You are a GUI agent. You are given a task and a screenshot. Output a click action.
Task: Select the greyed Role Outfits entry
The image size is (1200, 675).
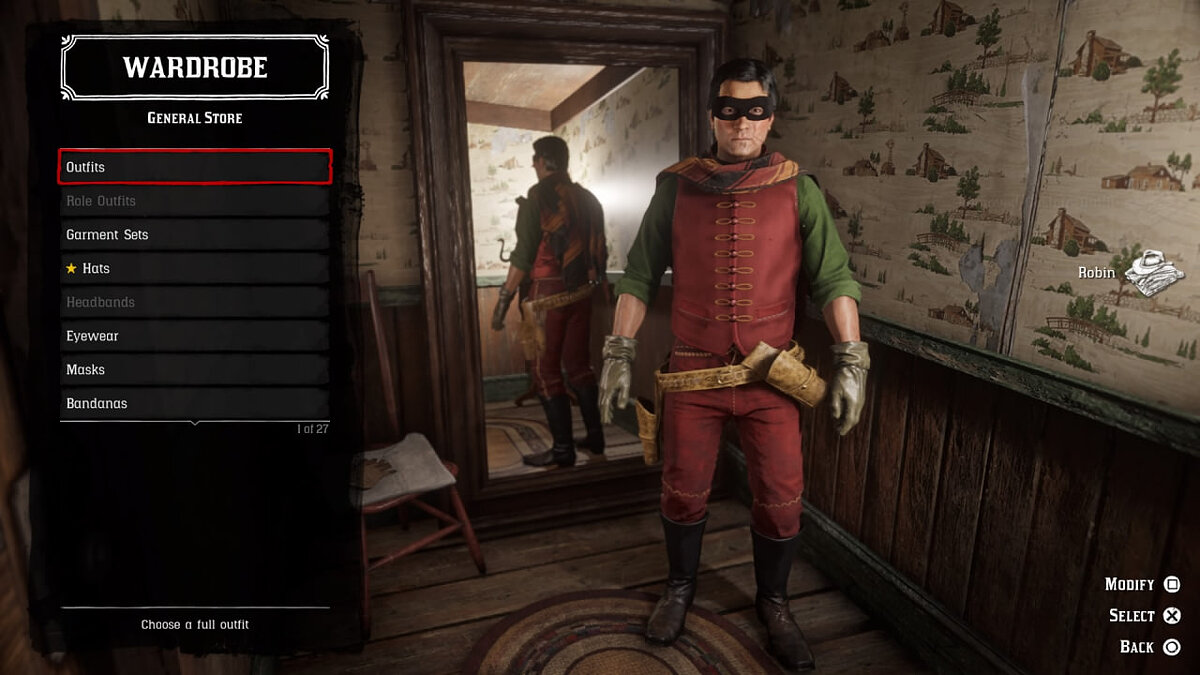pos(195,201)
